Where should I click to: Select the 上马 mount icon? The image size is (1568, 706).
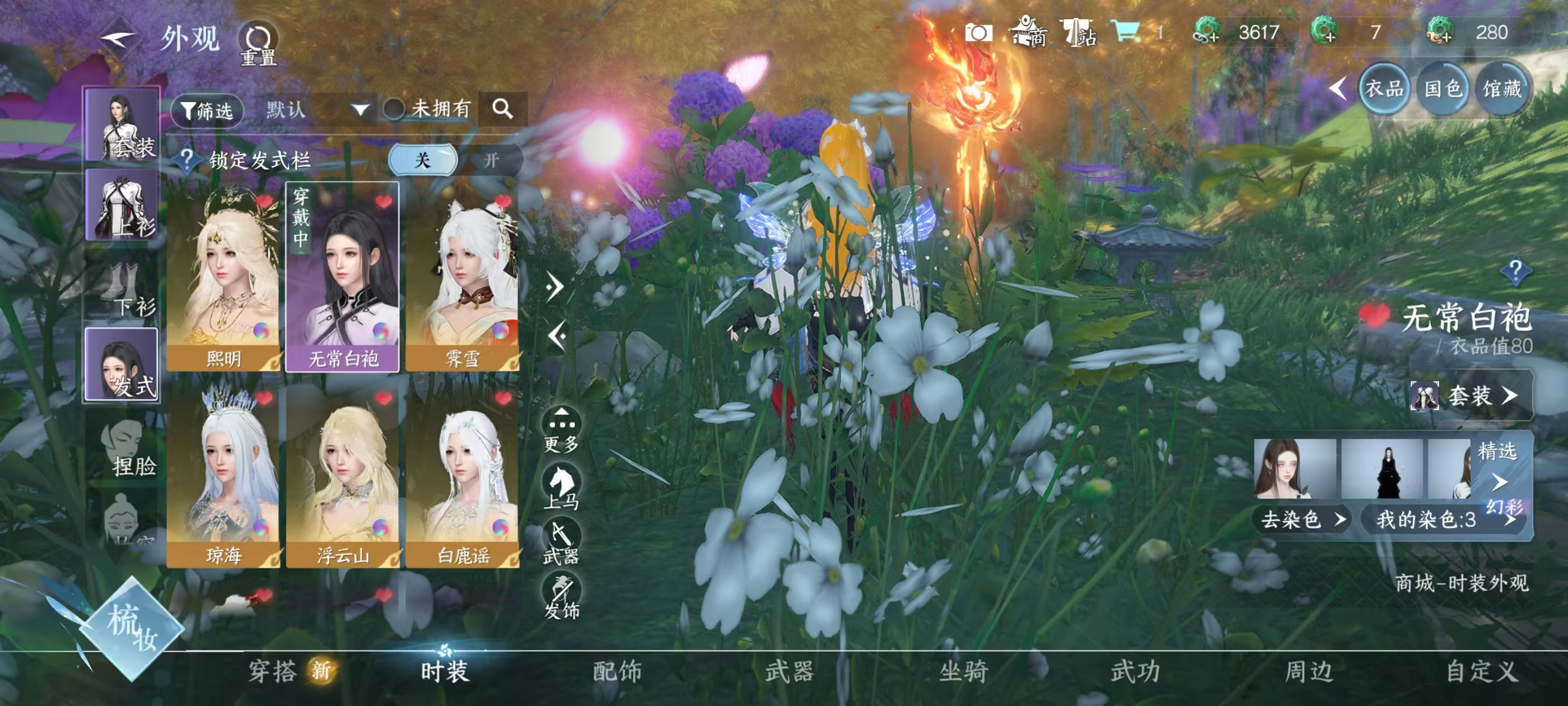[x=562, y=481]
